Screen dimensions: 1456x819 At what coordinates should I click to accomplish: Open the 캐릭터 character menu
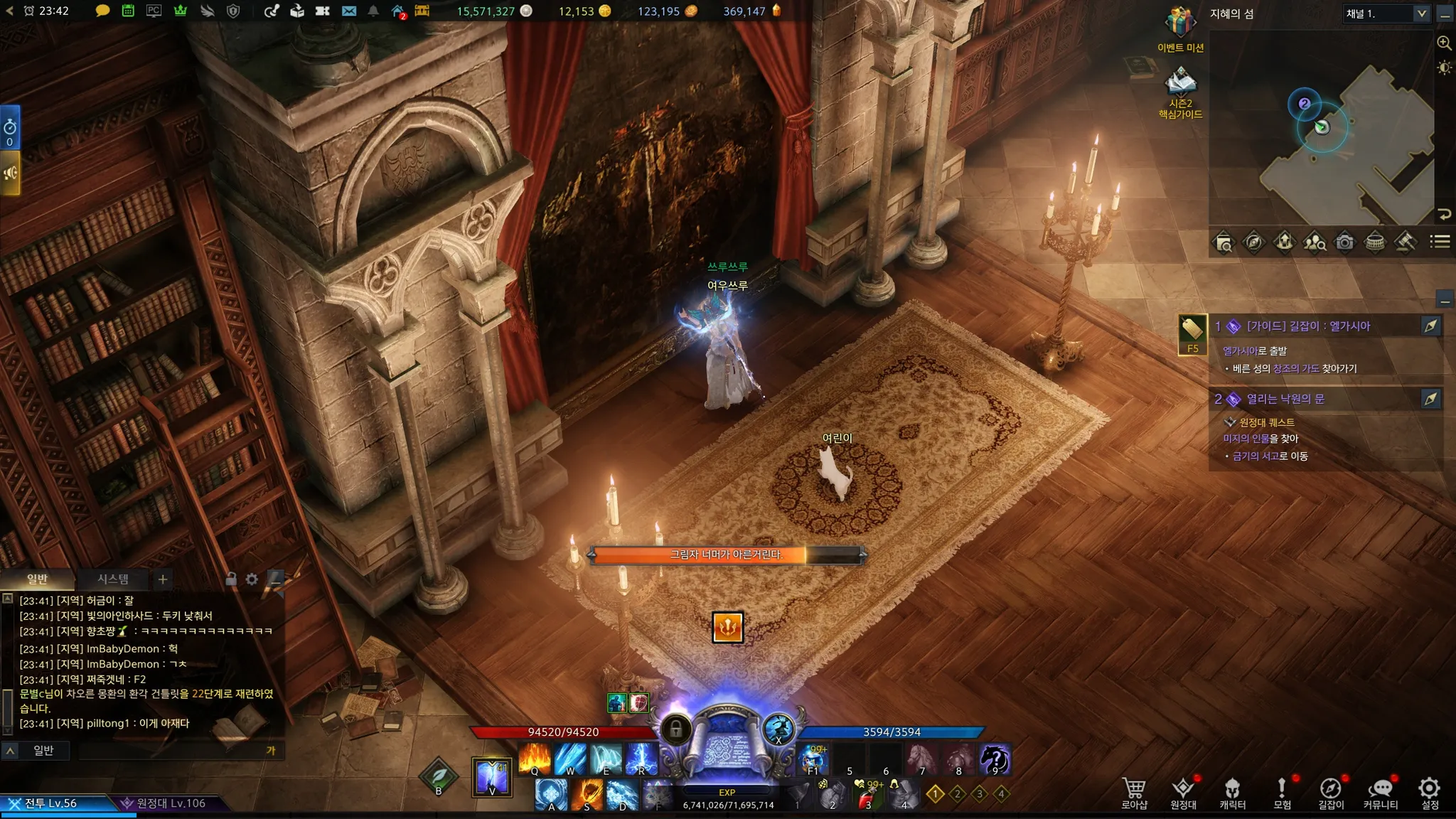[1232, 792]
